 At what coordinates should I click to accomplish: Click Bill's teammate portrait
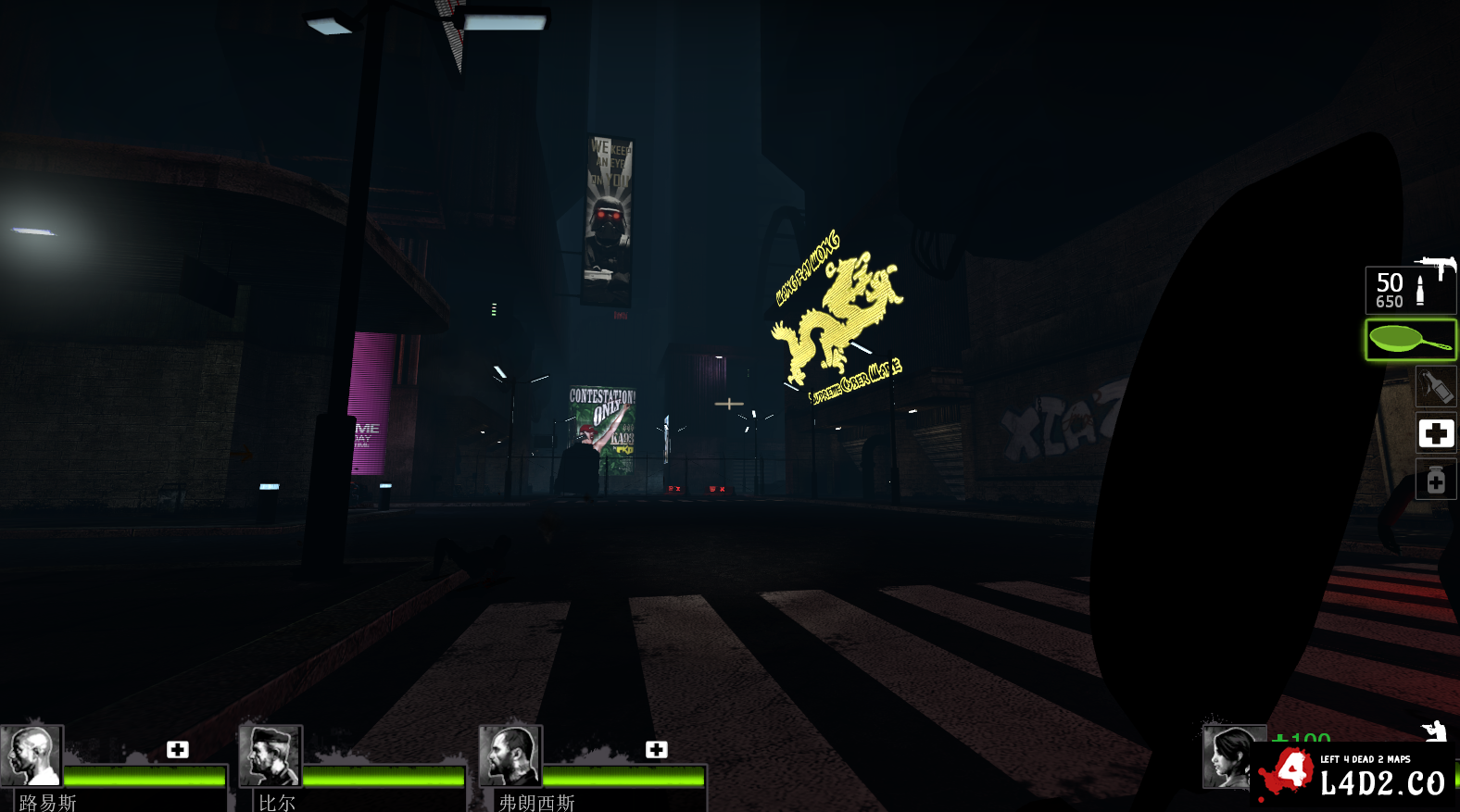point(271,756)
